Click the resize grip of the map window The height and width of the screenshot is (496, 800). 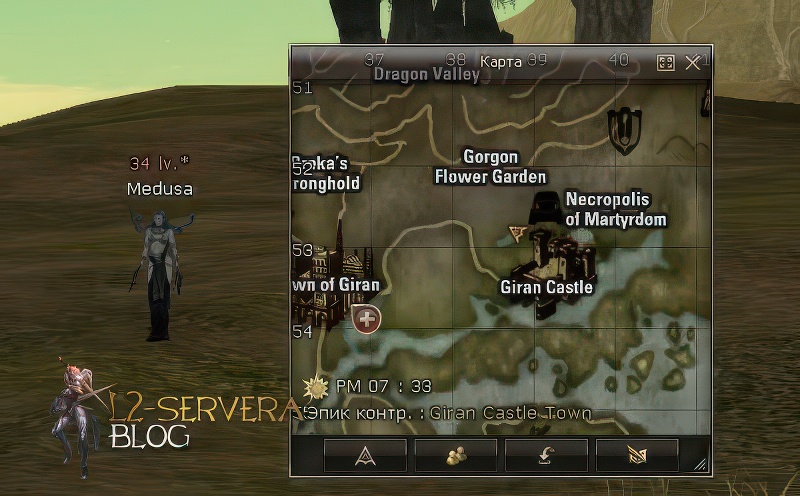pos(701,464)
